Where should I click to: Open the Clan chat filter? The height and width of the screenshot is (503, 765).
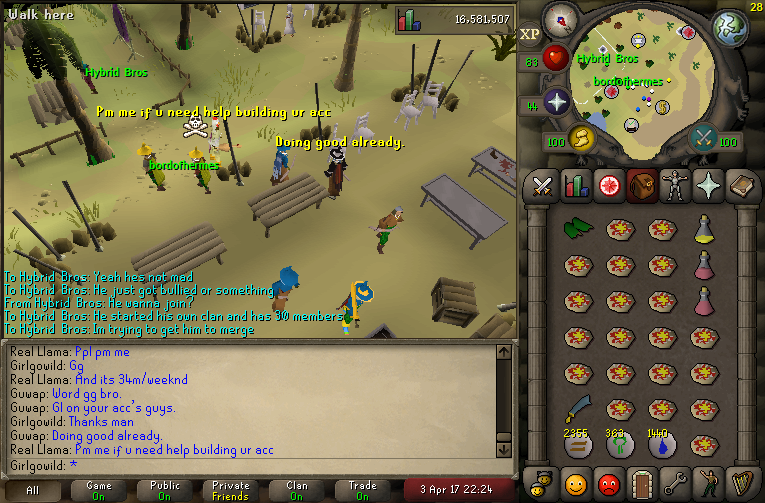pyautogui.click(x=297, y=490)
